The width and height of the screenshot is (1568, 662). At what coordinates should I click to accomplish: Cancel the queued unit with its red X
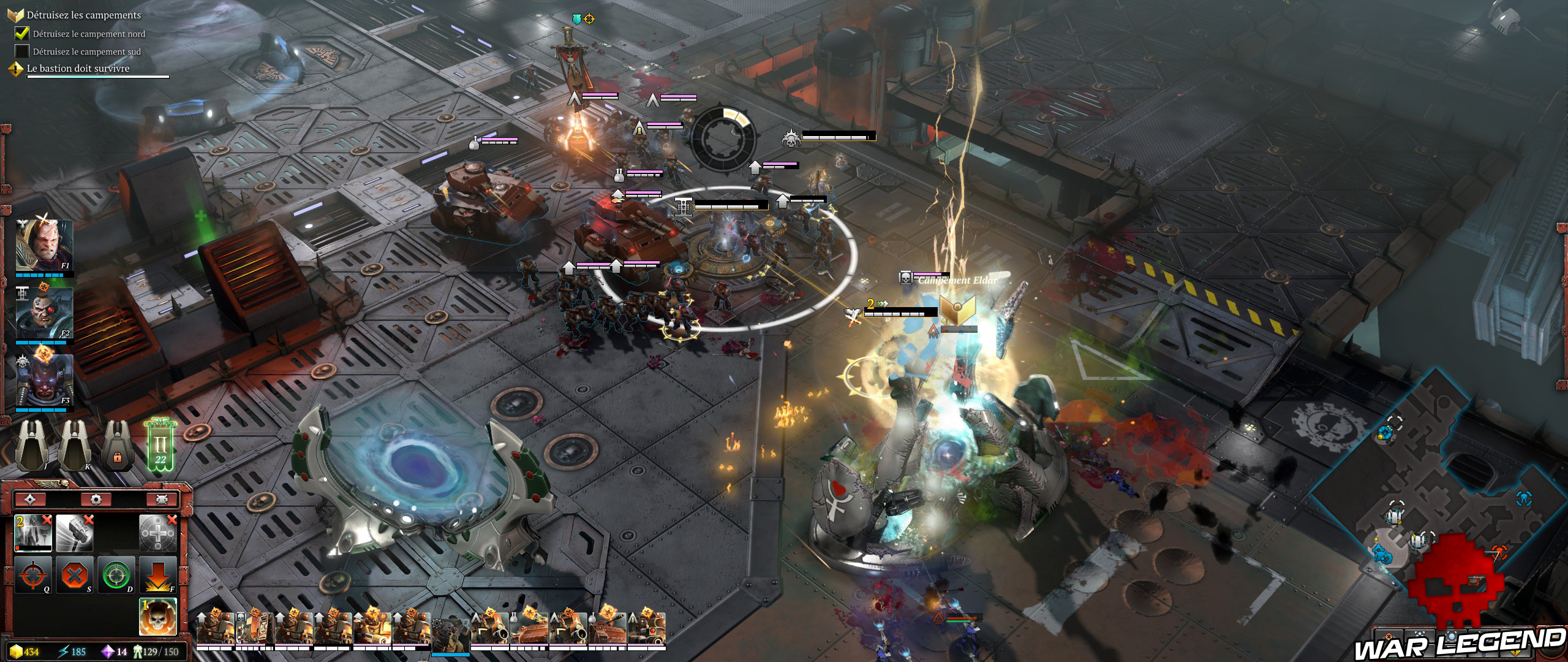point(47,521)
